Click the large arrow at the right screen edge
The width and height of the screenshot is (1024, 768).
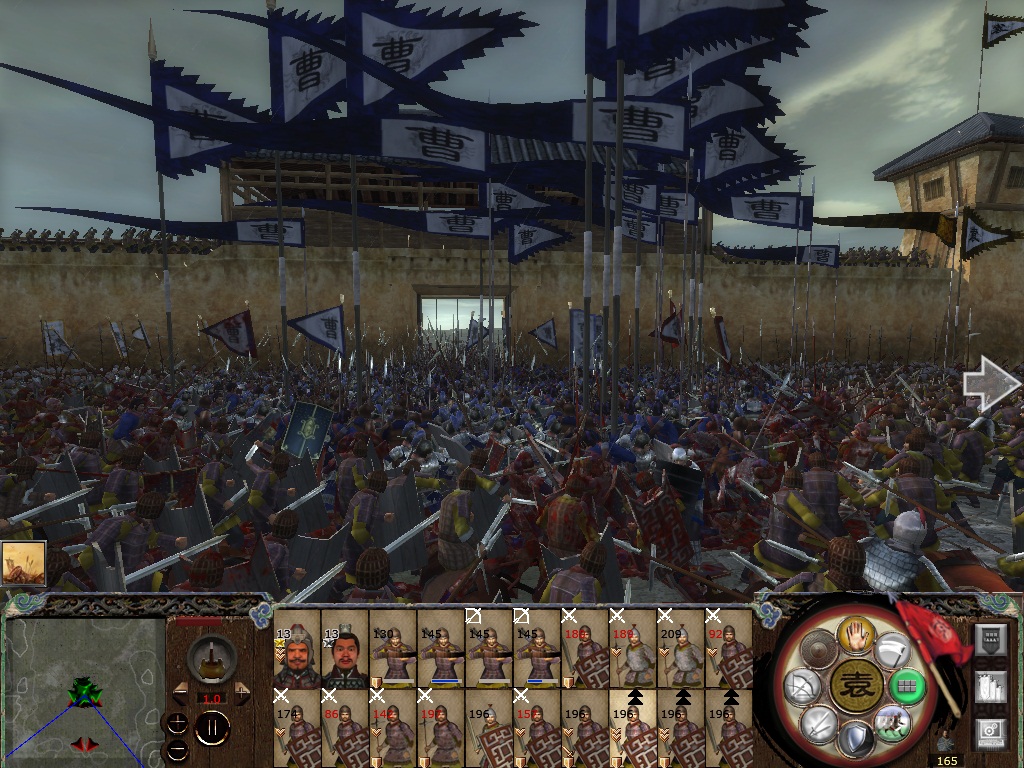tap(990, 385)
